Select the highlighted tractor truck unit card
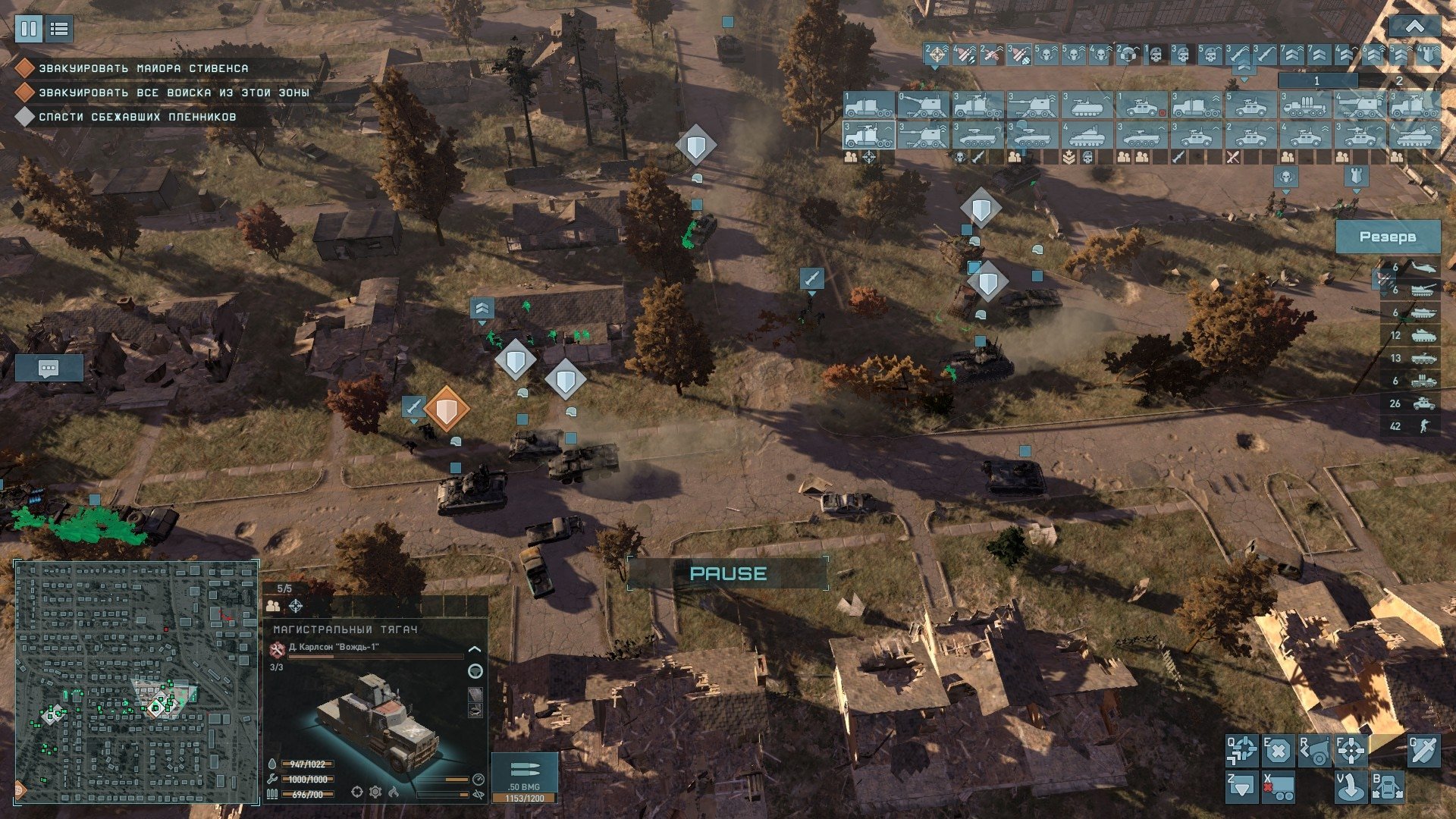 pyautogui.click(x=868, y=136)
